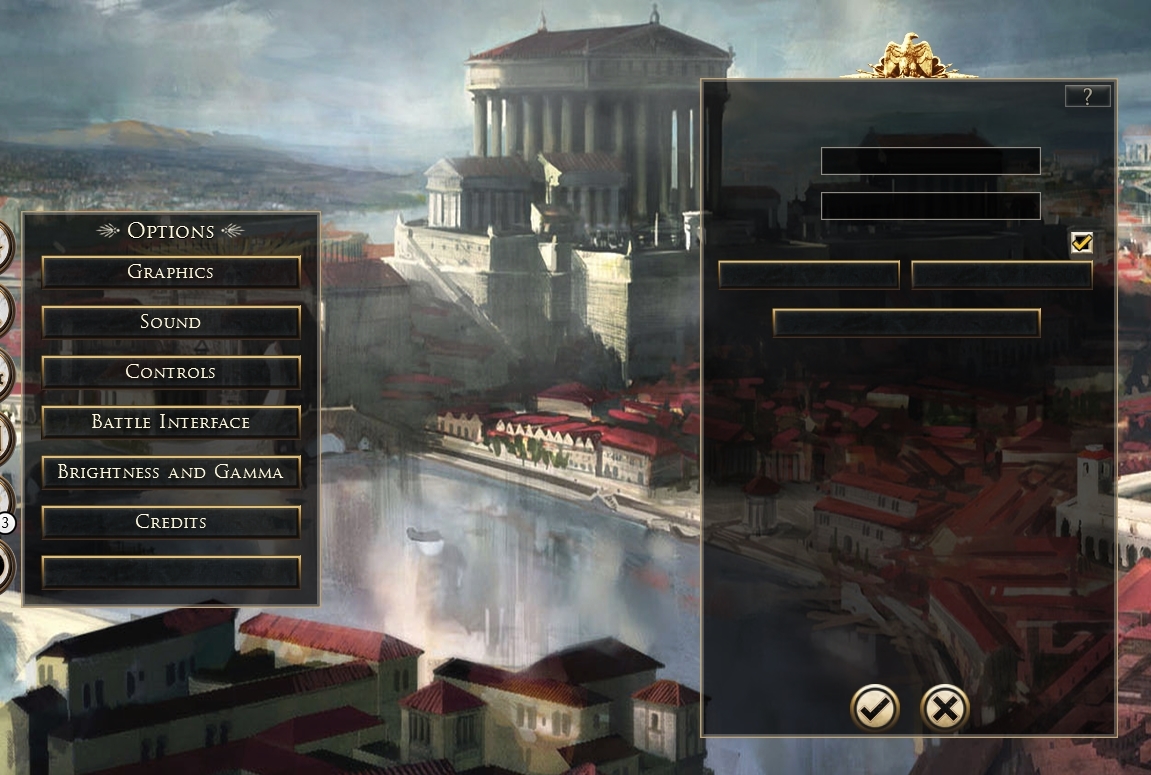This screenshot has width=1151, height=775.
Task: Open the Graphics options
Action: tap(171, 272)
